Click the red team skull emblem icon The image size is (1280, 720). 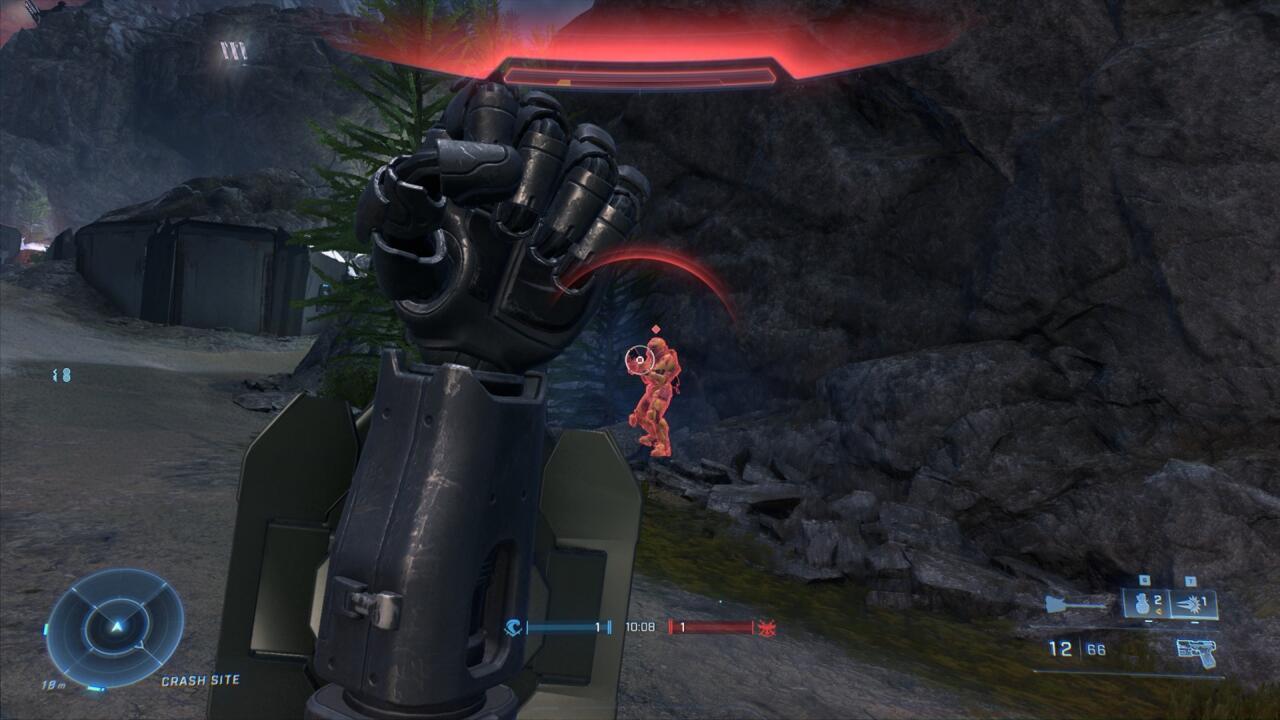(x=766, y=628)
